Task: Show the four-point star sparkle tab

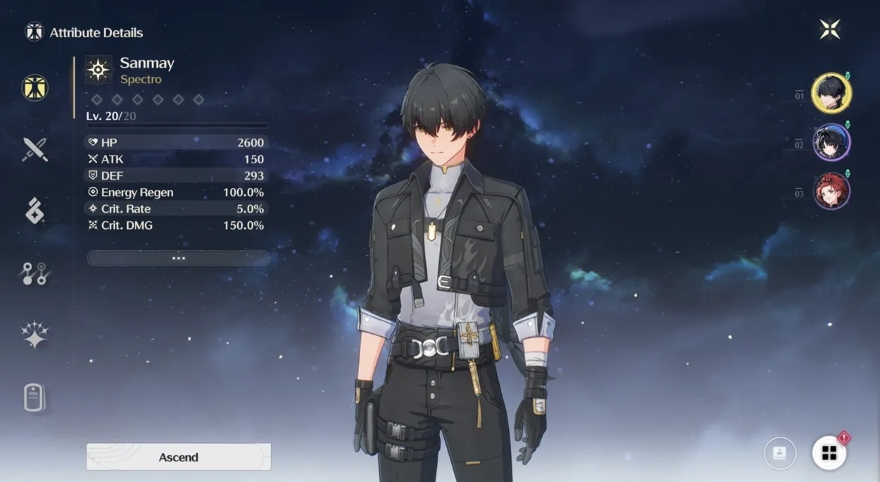Action: 35,335
